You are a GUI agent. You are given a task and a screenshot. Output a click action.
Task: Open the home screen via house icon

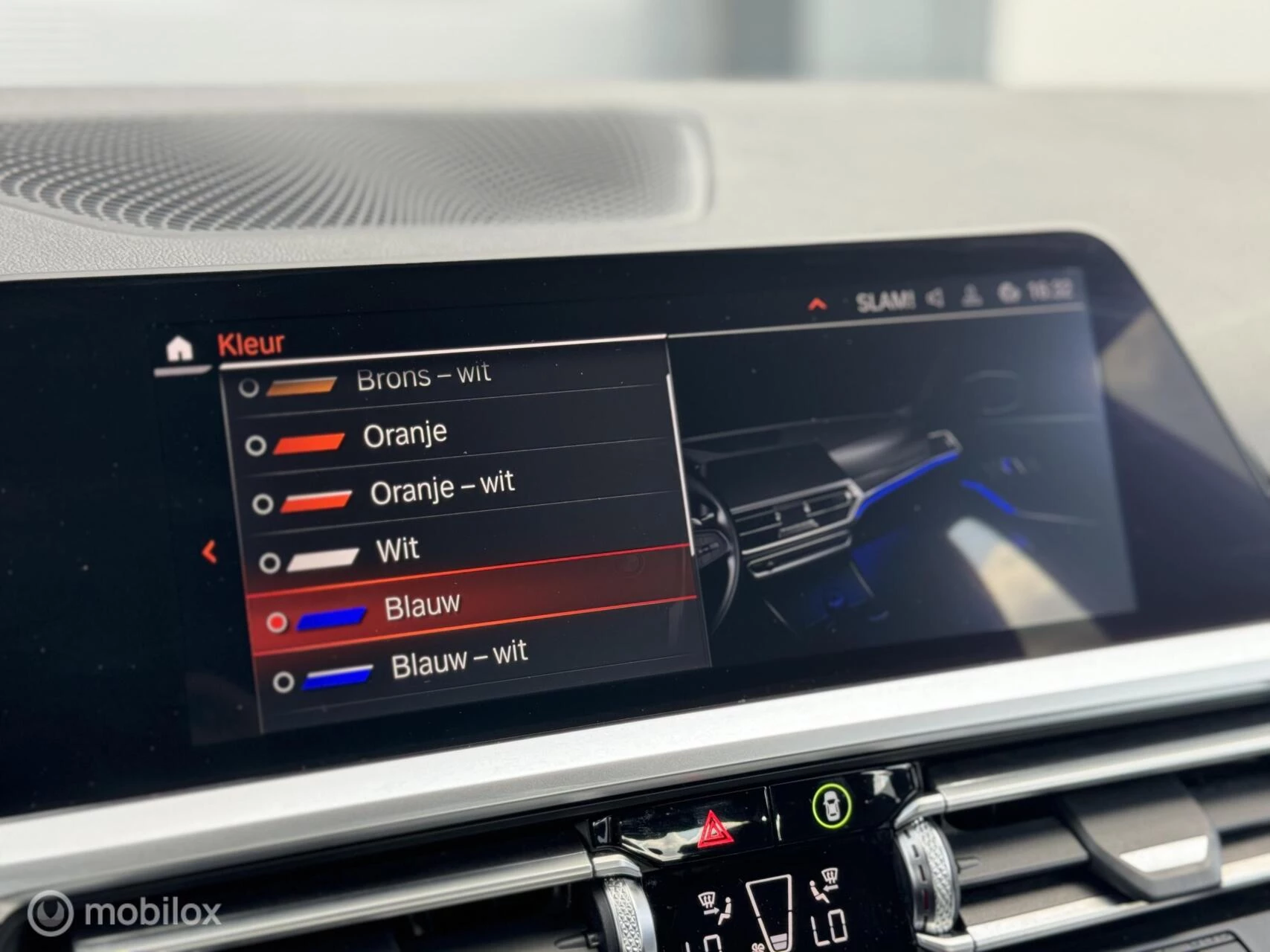click(179, 347)
